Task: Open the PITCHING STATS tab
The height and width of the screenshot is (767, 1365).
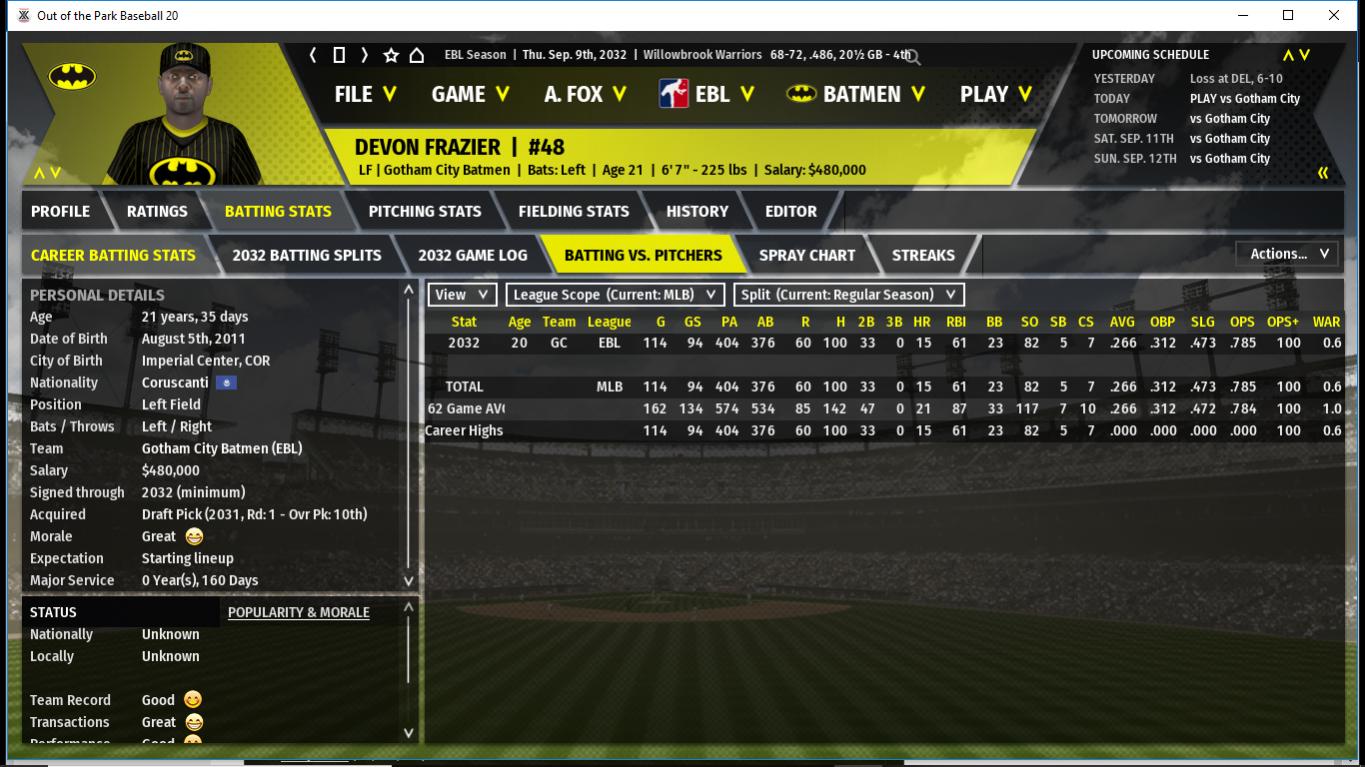Action: tap(425, 211)
